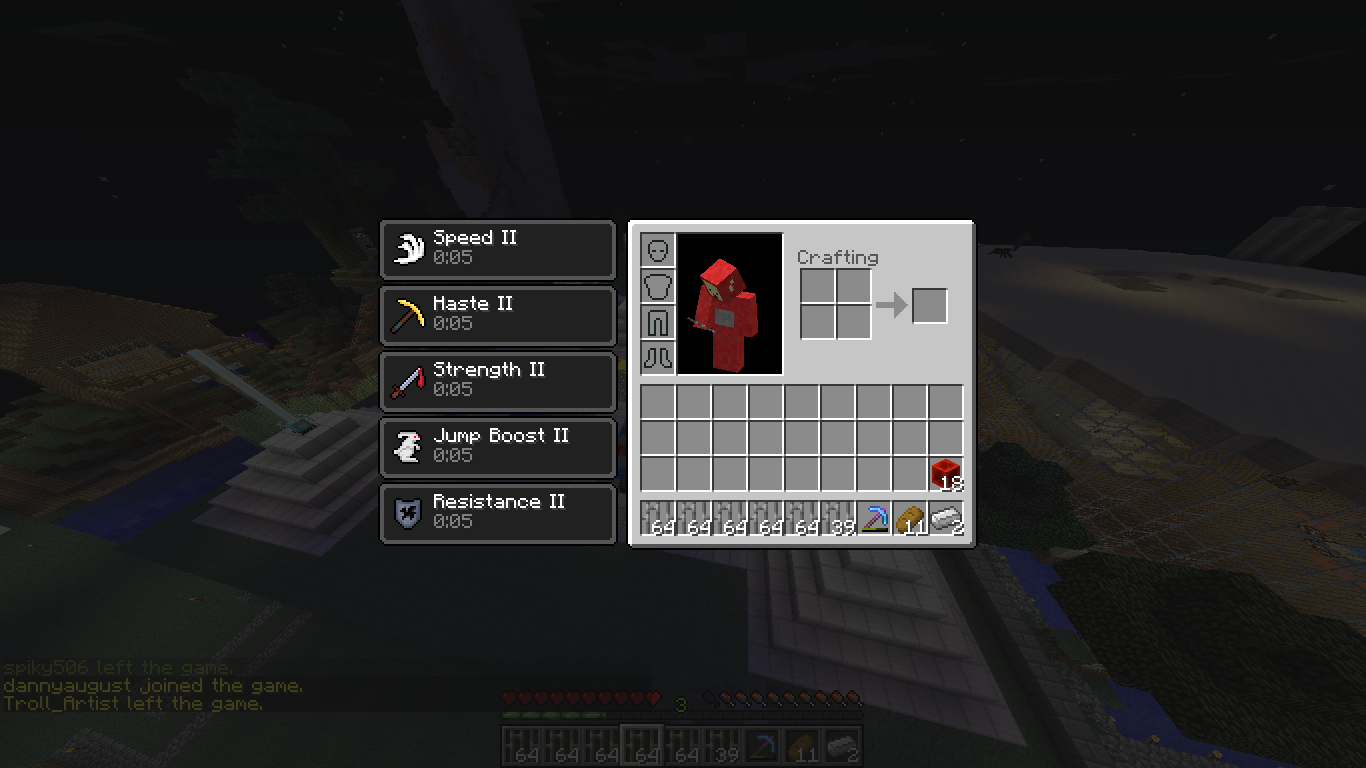Image resolution: width=1366 pixels, height=768 pixels.
Task: Select the chestplate armor slot
Action: coord(658,286)
